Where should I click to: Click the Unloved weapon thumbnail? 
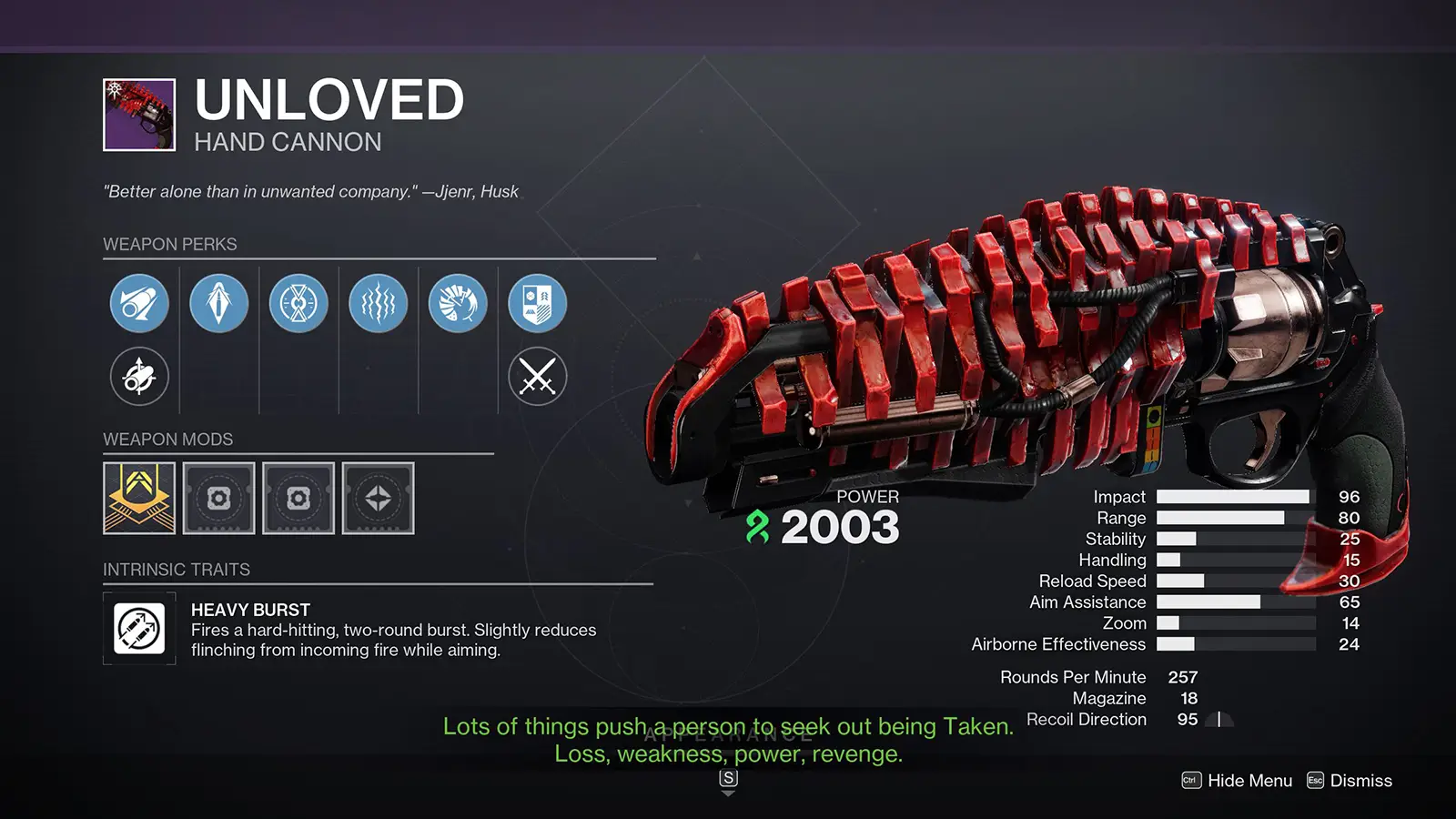139,115
